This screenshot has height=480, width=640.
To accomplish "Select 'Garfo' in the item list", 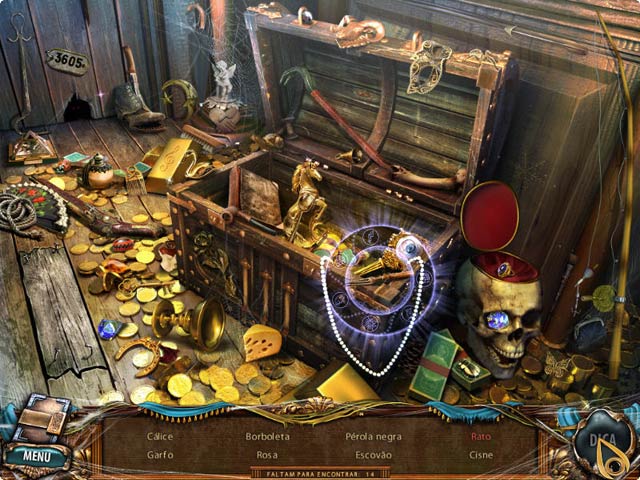I will (x=159, y=454).
